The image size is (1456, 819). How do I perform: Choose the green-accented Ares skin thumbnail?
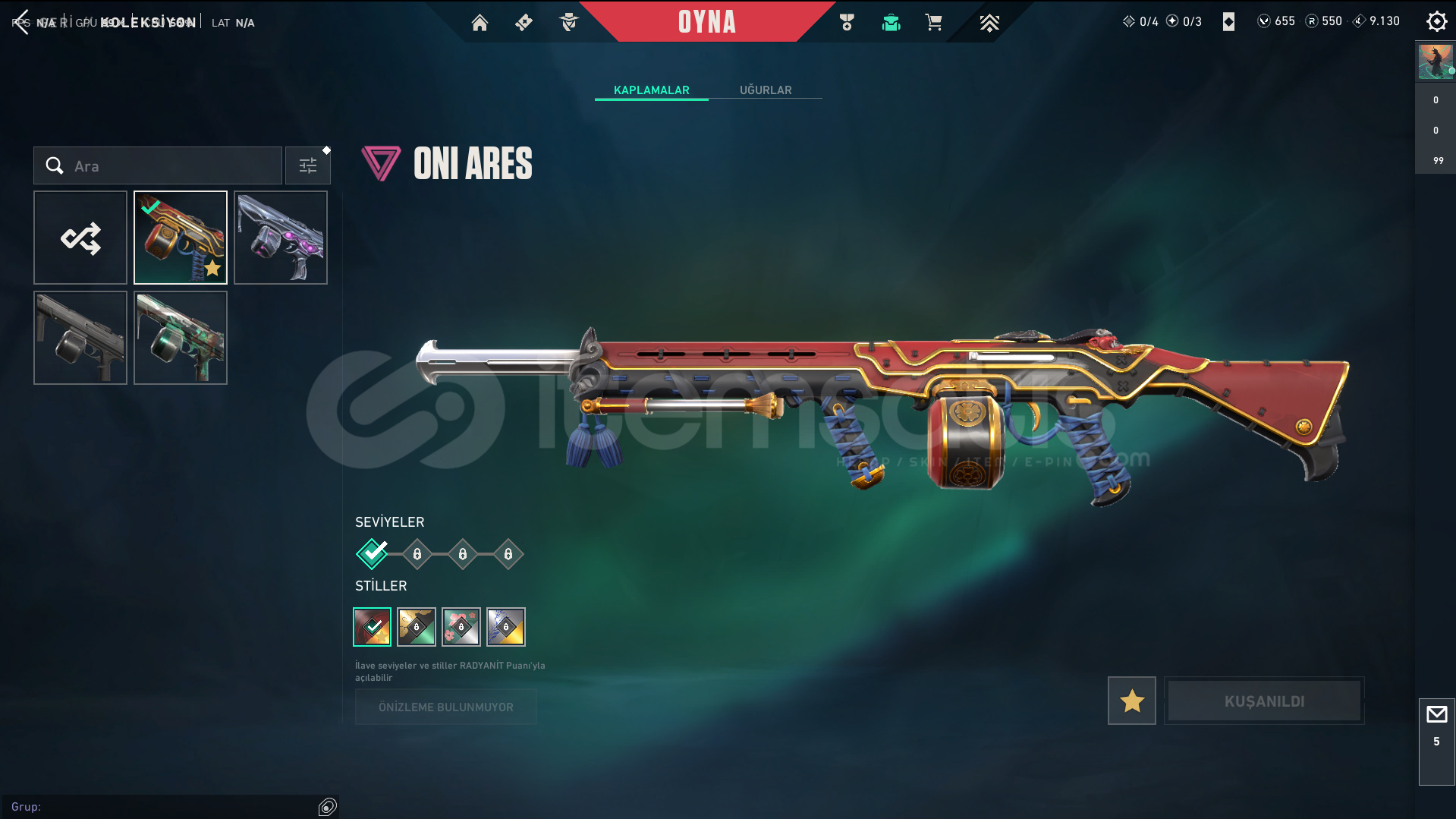[x=181, y=338]
